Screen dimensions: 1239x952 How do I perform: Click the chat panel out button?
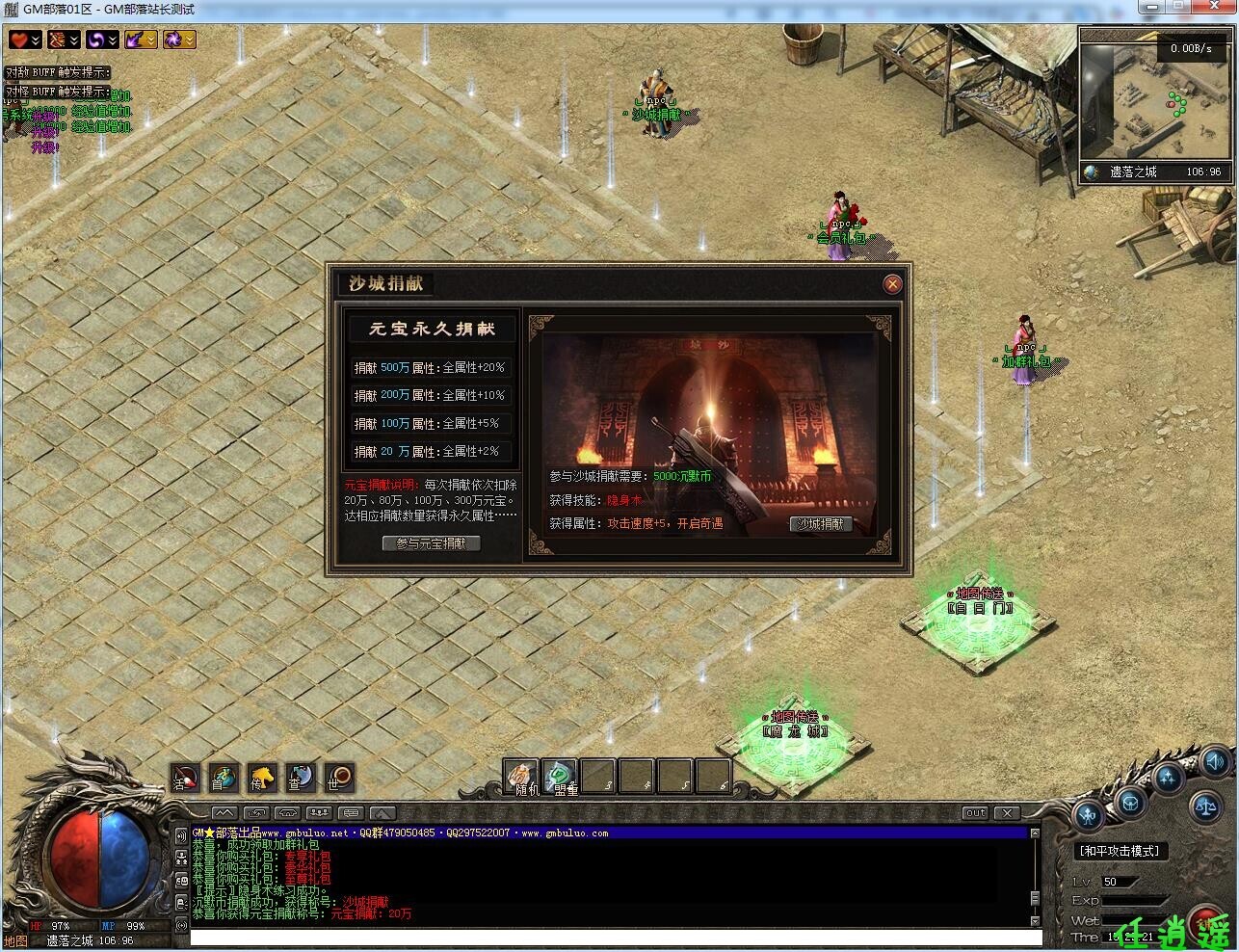coord(975,813)
